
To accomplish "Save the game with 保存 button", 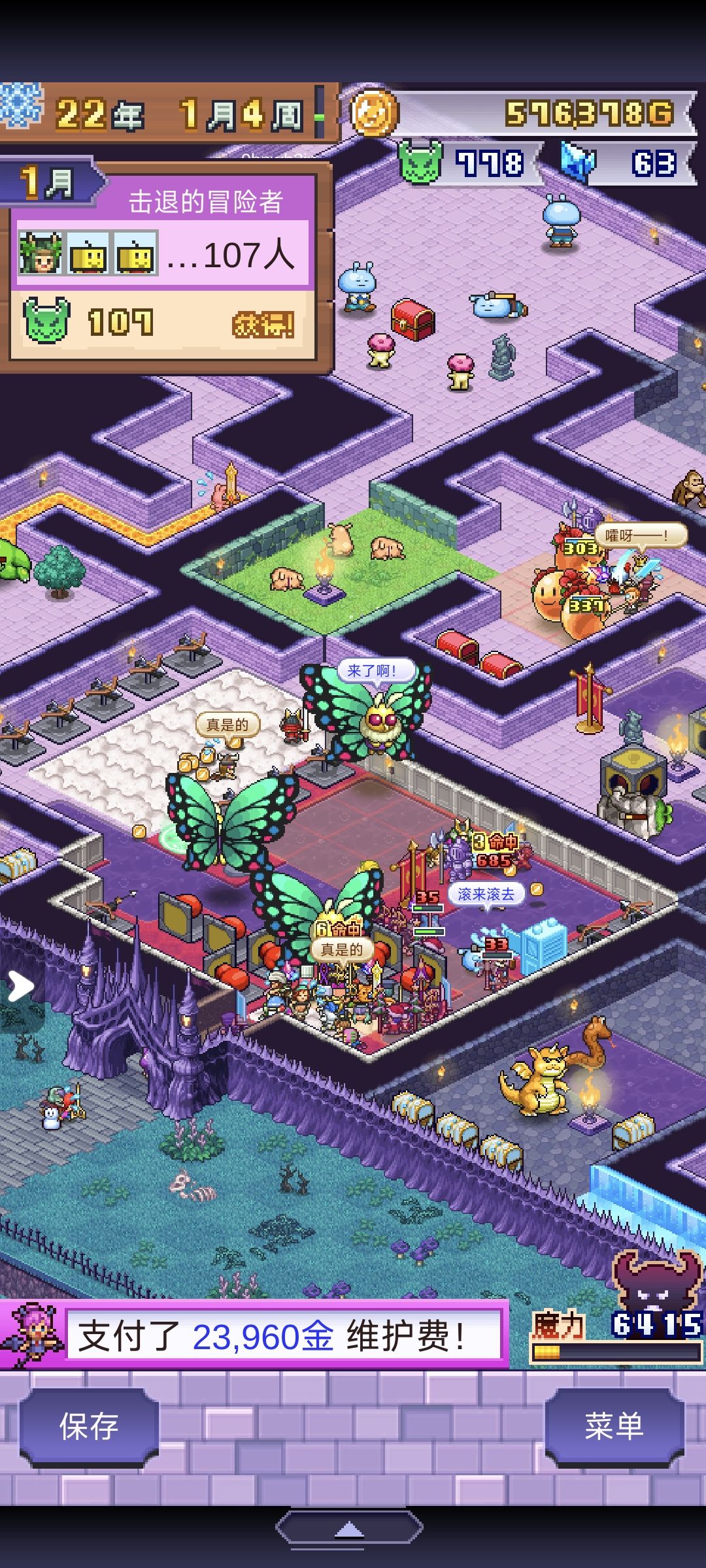I will [x=89, y=1426].
